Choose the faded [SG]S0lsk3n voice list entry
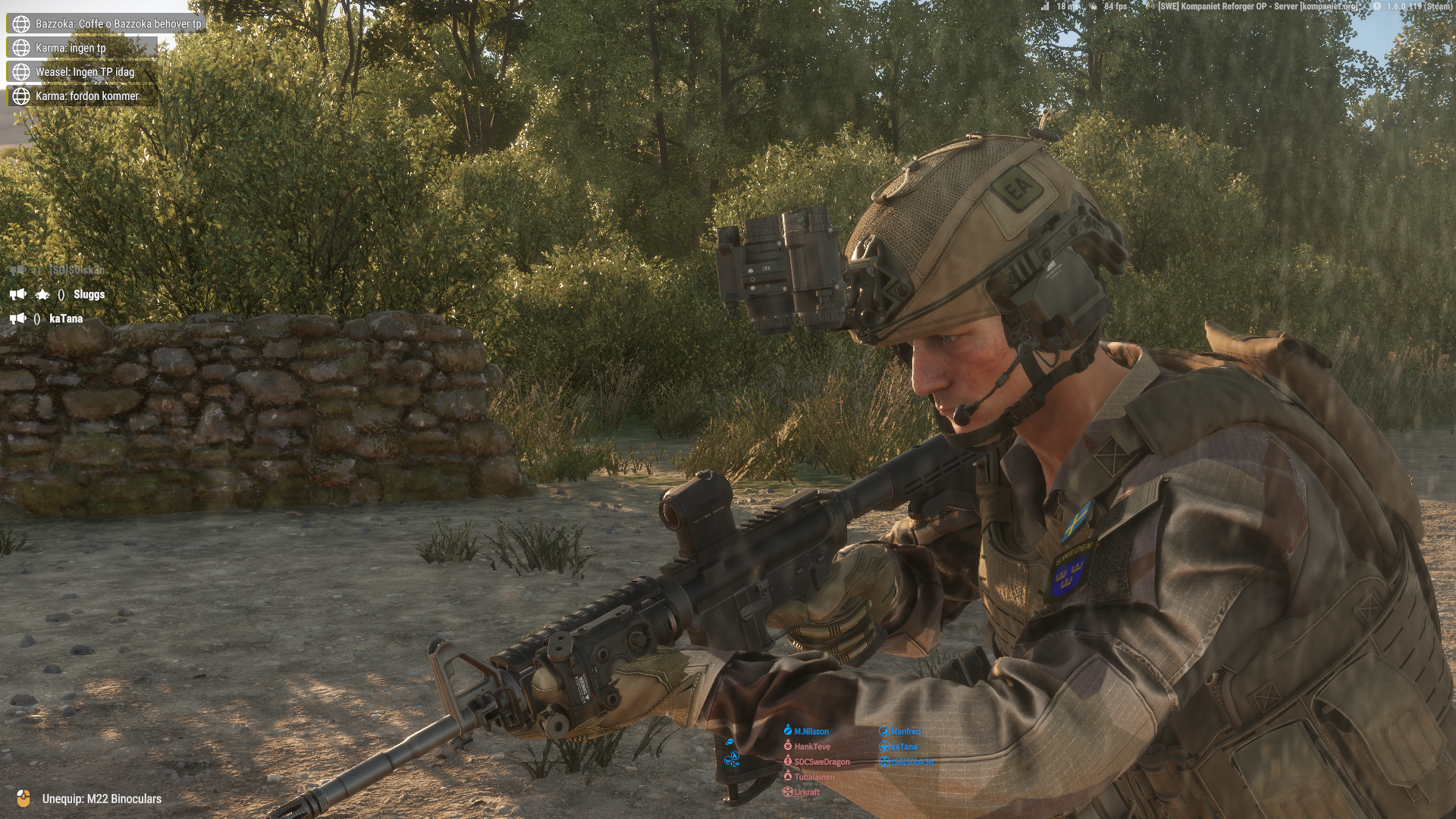The height and width of the screenshot is (819, 1456). [77, 270]
